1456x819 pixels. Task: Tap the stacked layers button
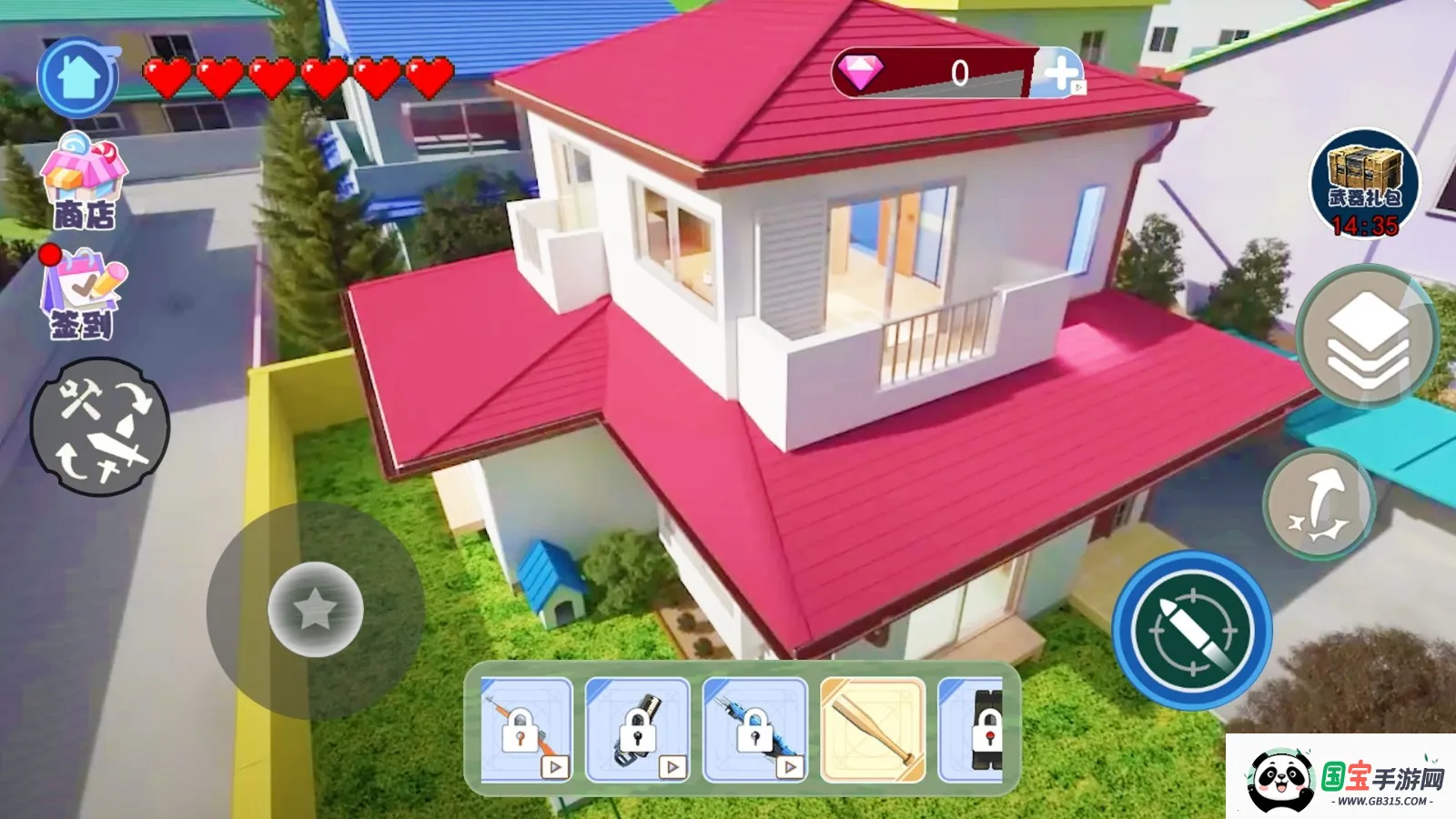tap(1368, 337)
